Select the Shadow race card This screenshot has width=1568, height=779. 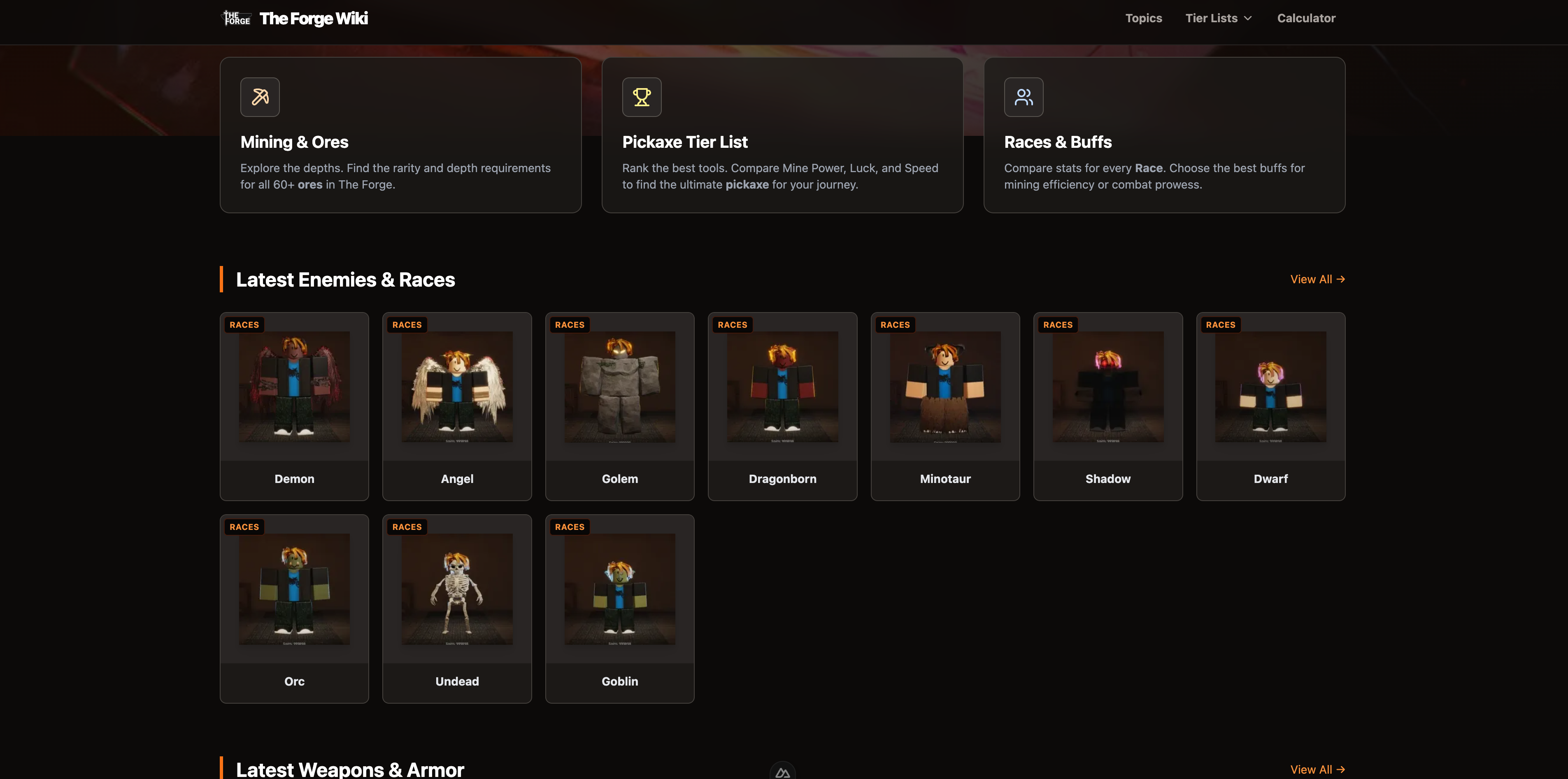[1108, 406]
